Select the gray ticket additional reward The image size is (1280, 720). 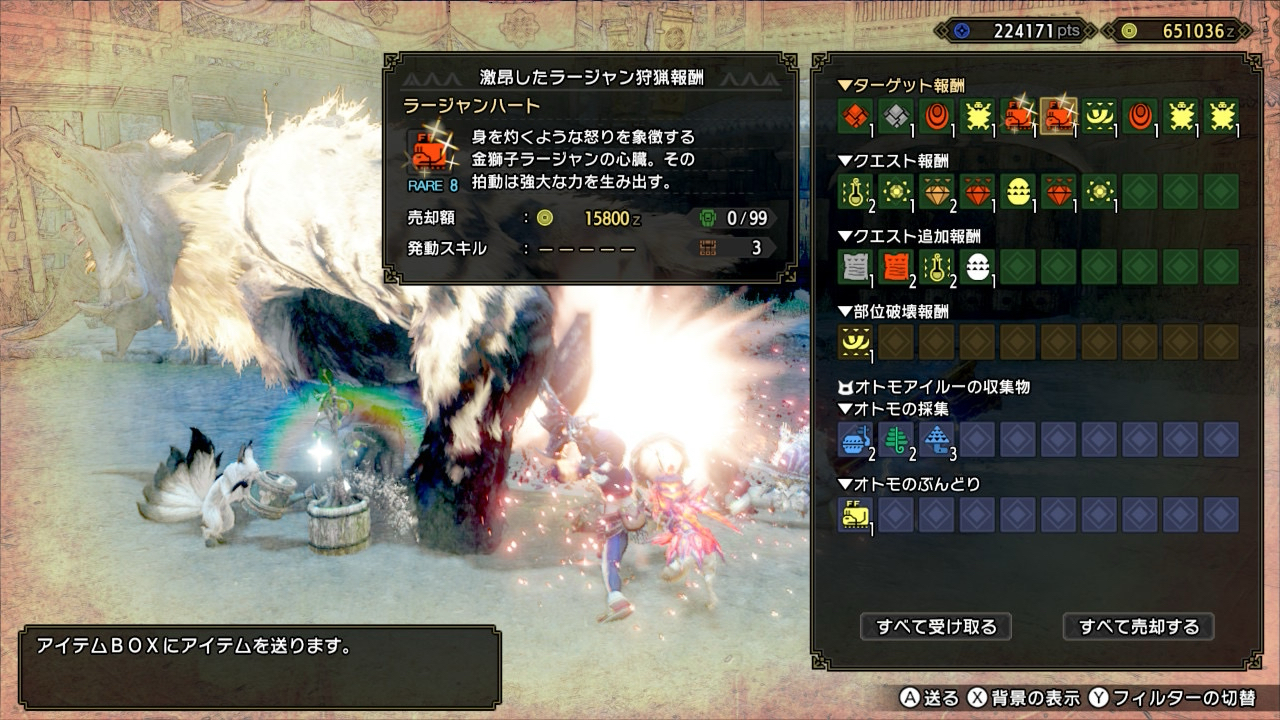855,266
